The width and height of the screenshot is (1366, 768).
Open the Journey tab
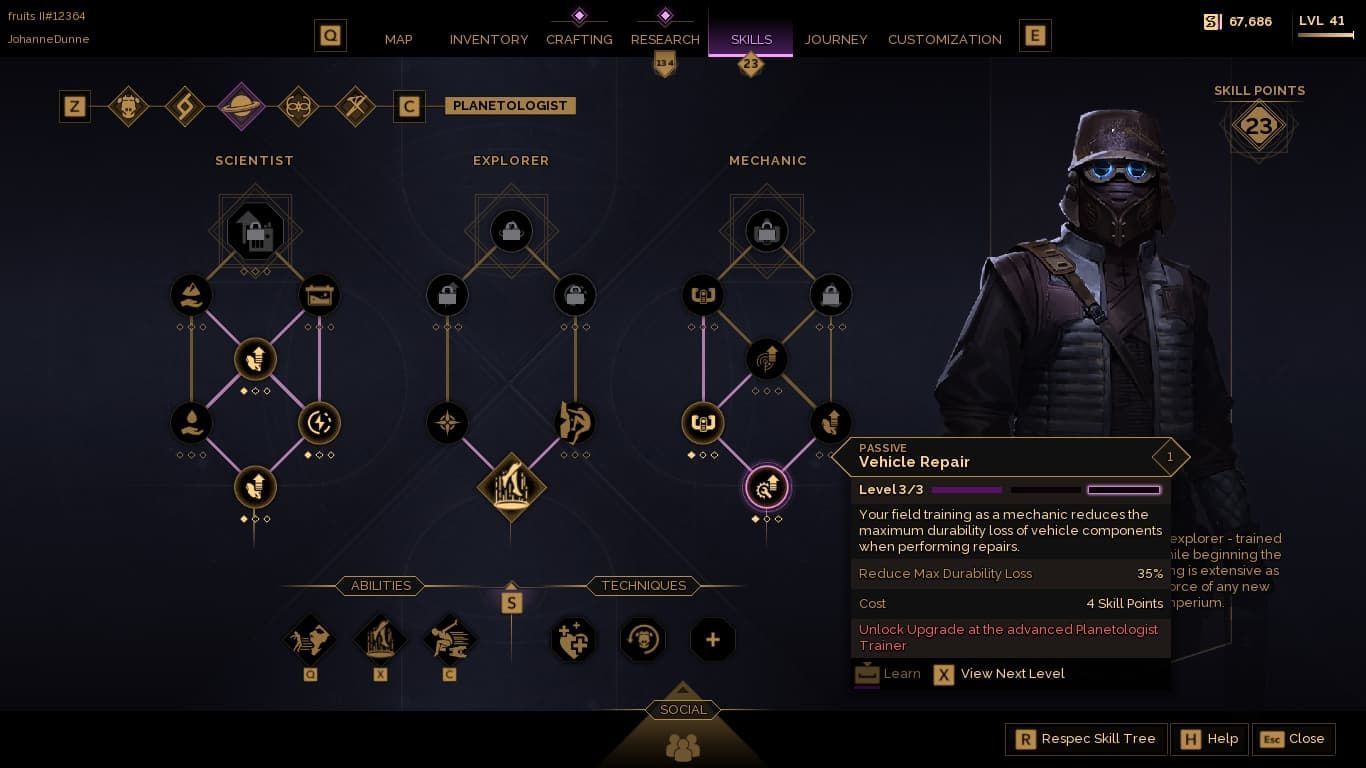836,39
